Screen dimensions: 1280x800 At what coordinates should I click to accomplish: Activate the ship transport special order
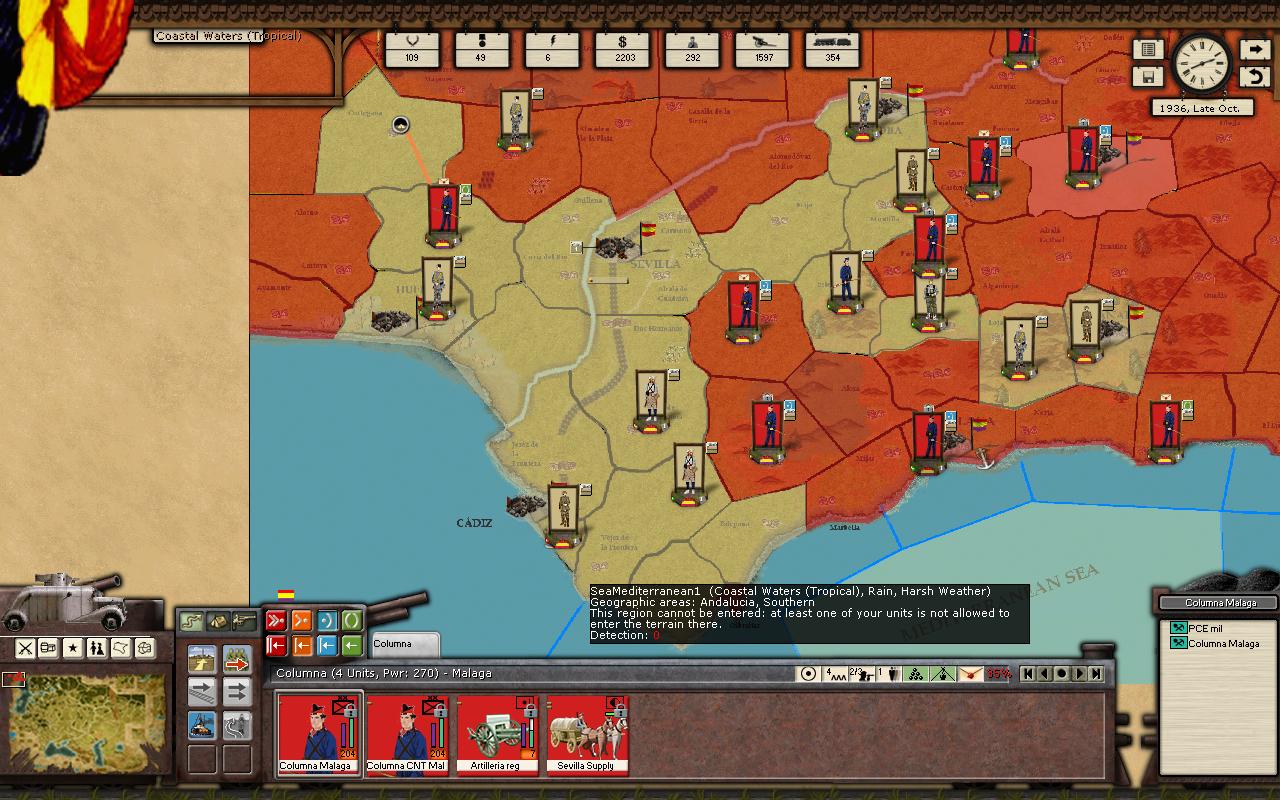point(201,723)
